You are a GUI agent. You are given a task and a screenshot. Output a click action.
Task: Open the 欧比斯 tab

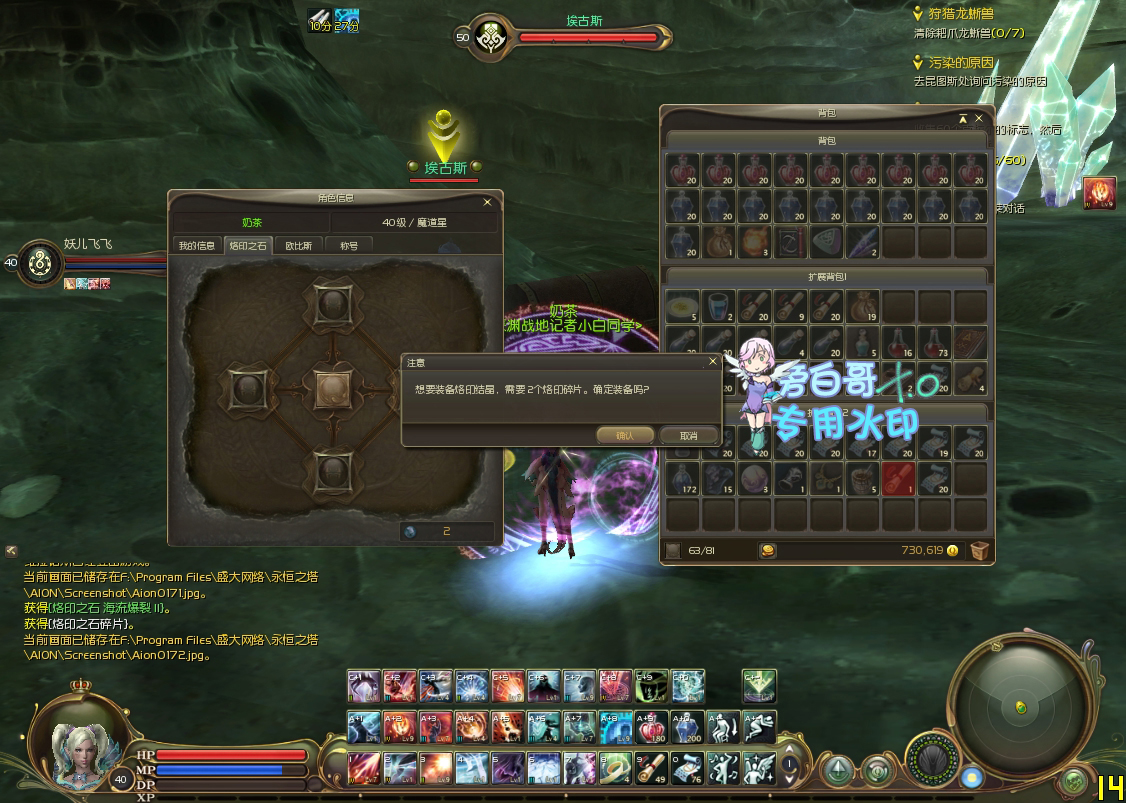click(x=298, y=245)
